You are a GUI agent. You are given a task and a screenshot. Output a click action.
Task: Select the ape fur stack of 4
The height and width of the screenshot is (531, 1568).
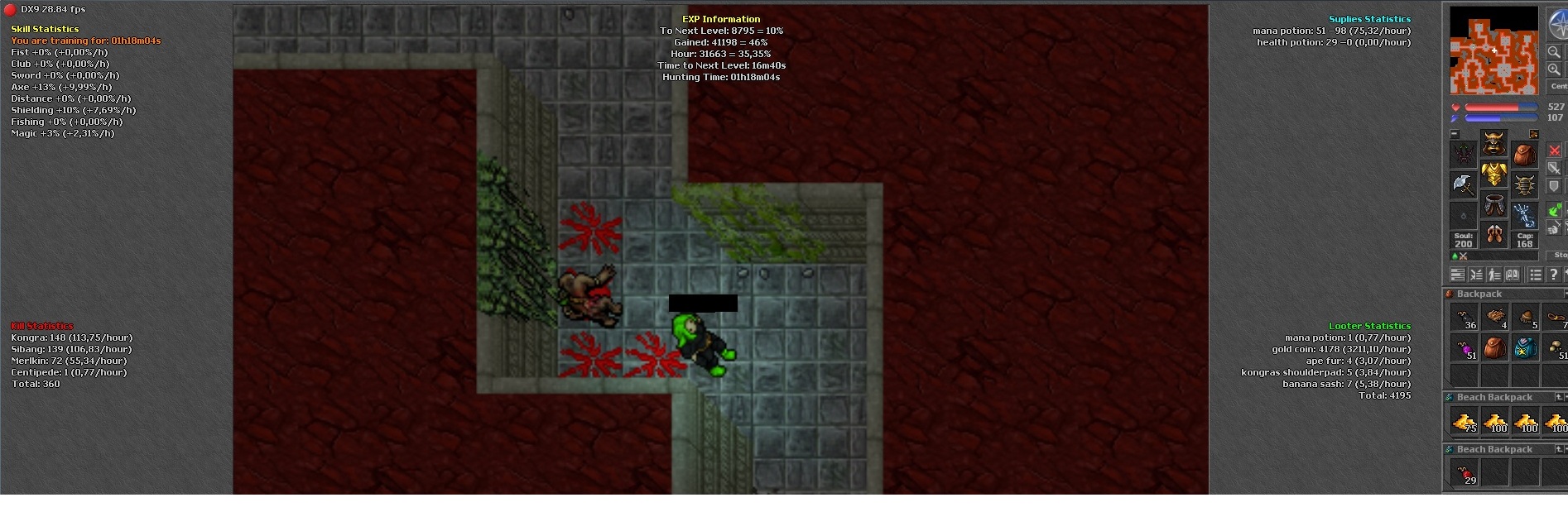click(x=1494, y=317)
